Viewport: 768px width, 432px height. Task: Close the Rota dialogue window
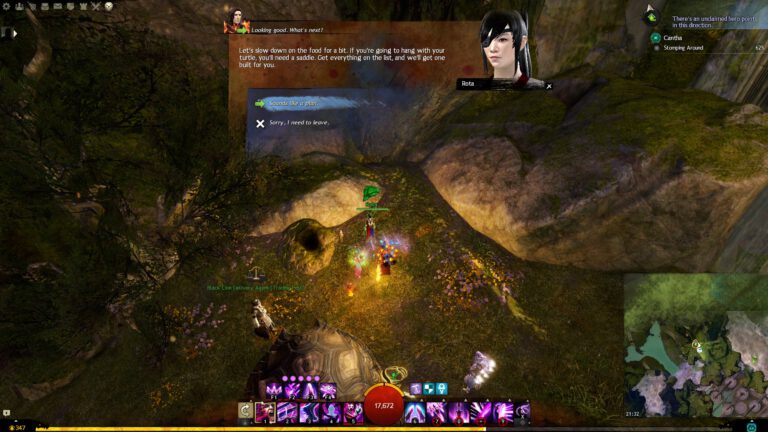(x=548, y=86)
